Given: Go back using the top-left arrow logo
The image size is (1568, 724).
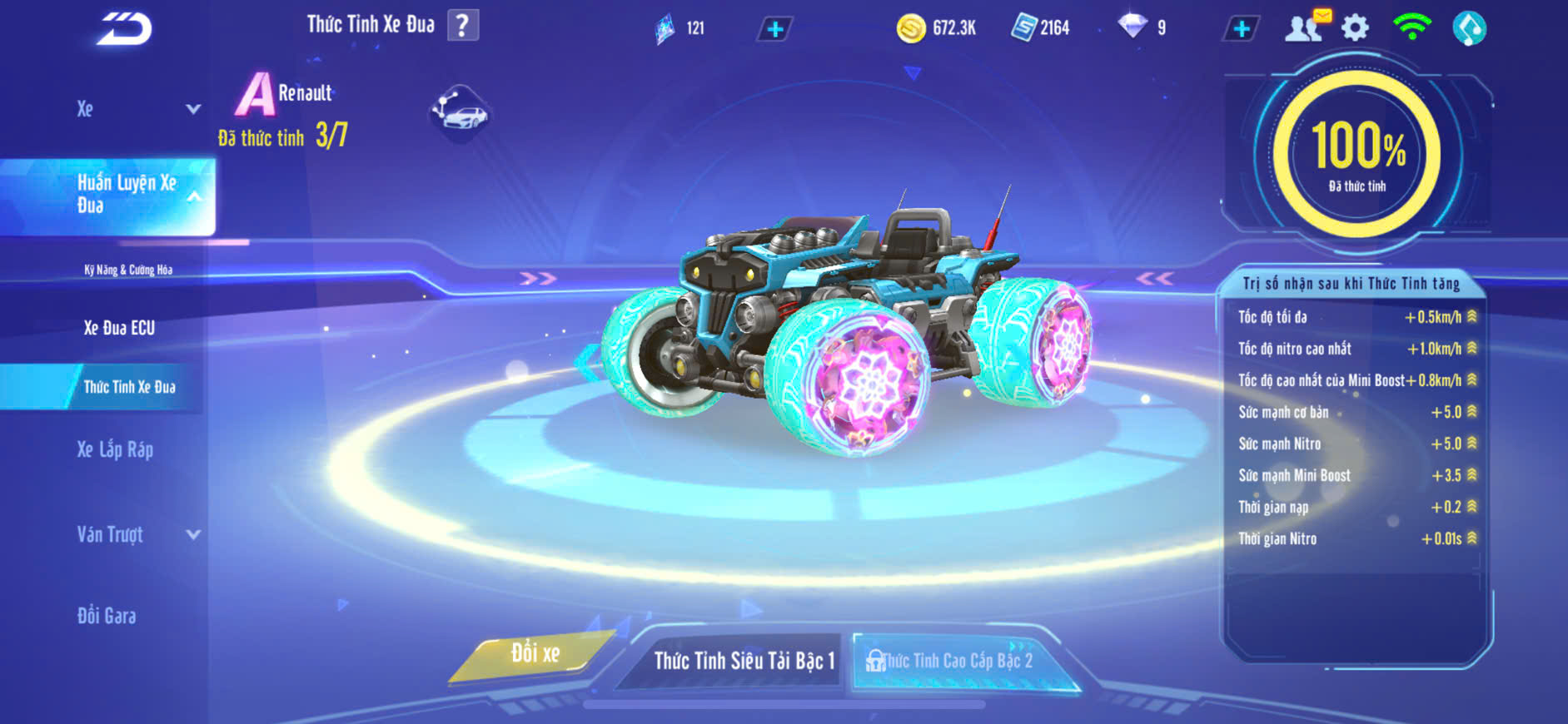Looking at the screenshot, I should (x=124, y=29).
